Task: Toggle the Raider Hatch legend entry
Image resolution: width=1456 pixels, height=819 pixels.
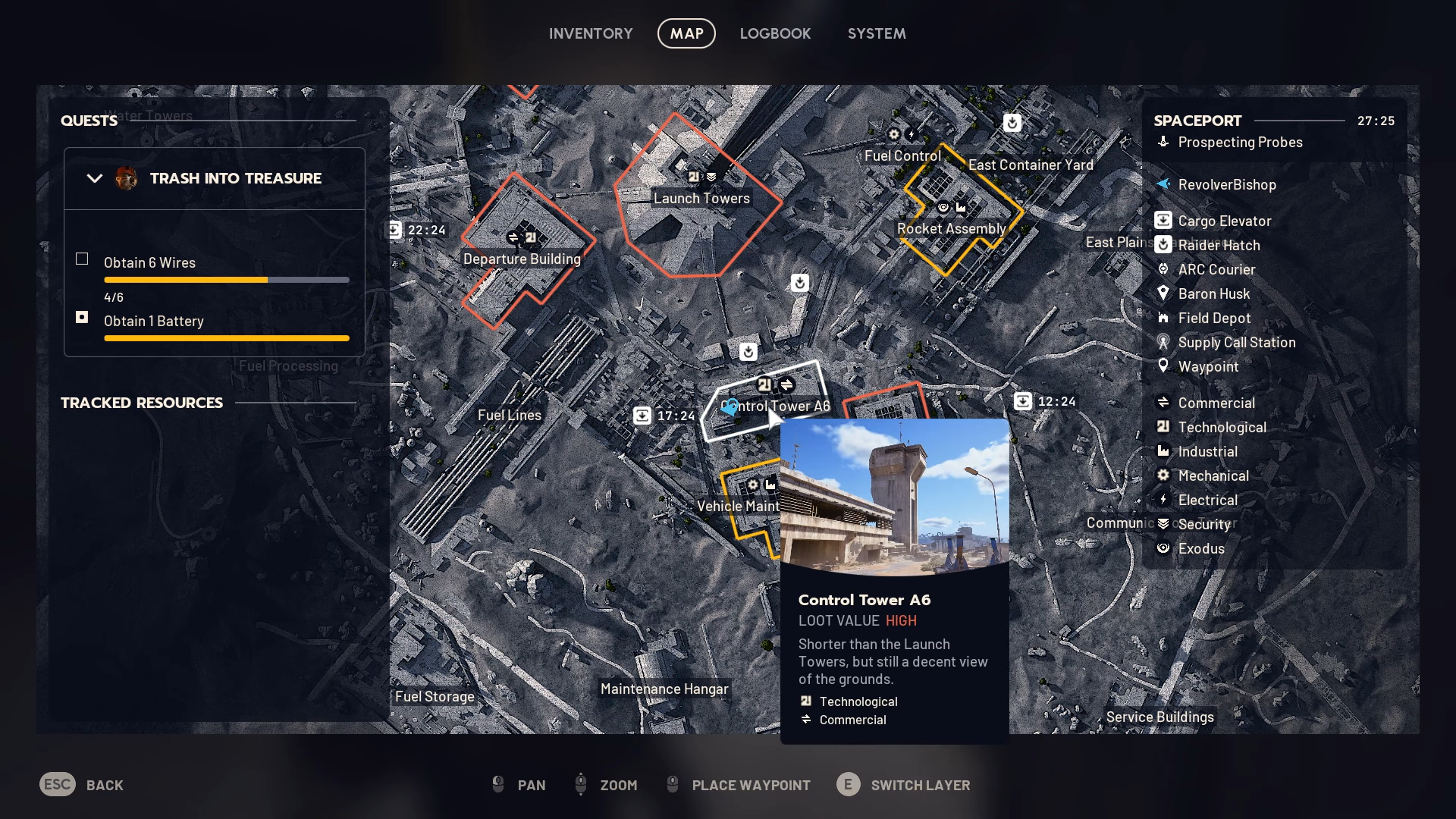Action: (x=1219, y=246)
